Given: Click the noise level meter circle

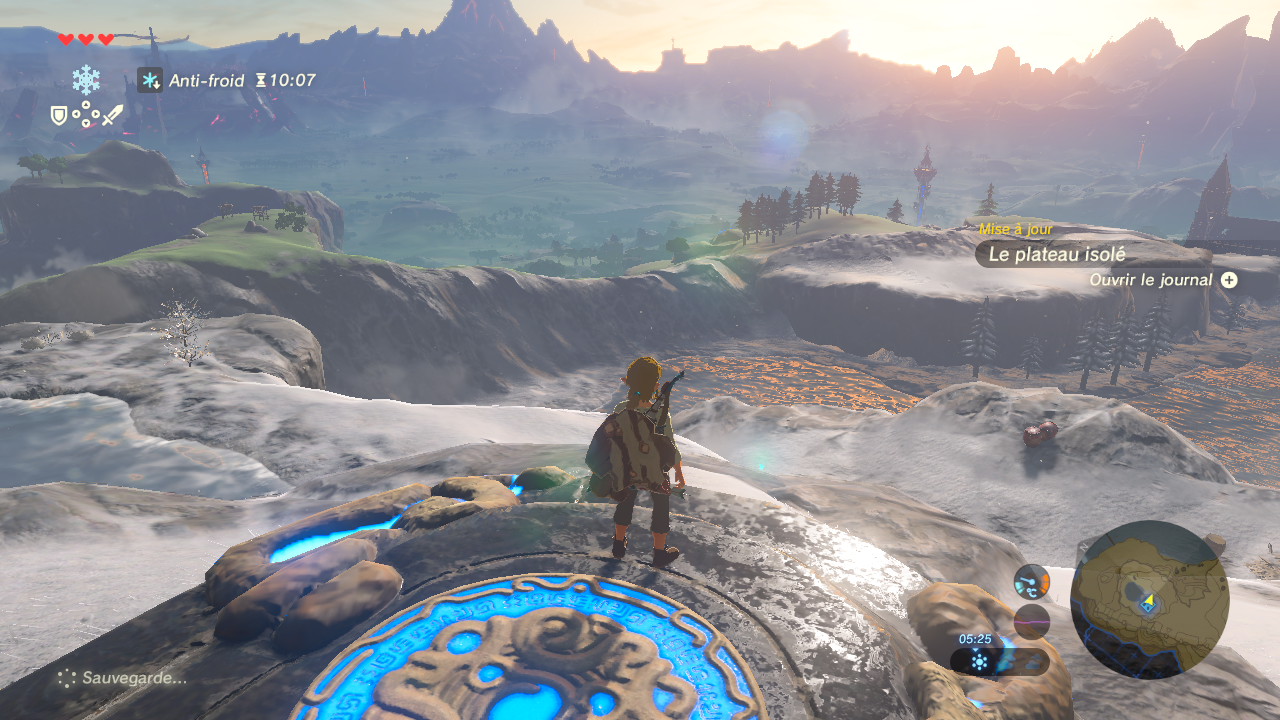Looking at the screenshot, I should (1031, 622).
